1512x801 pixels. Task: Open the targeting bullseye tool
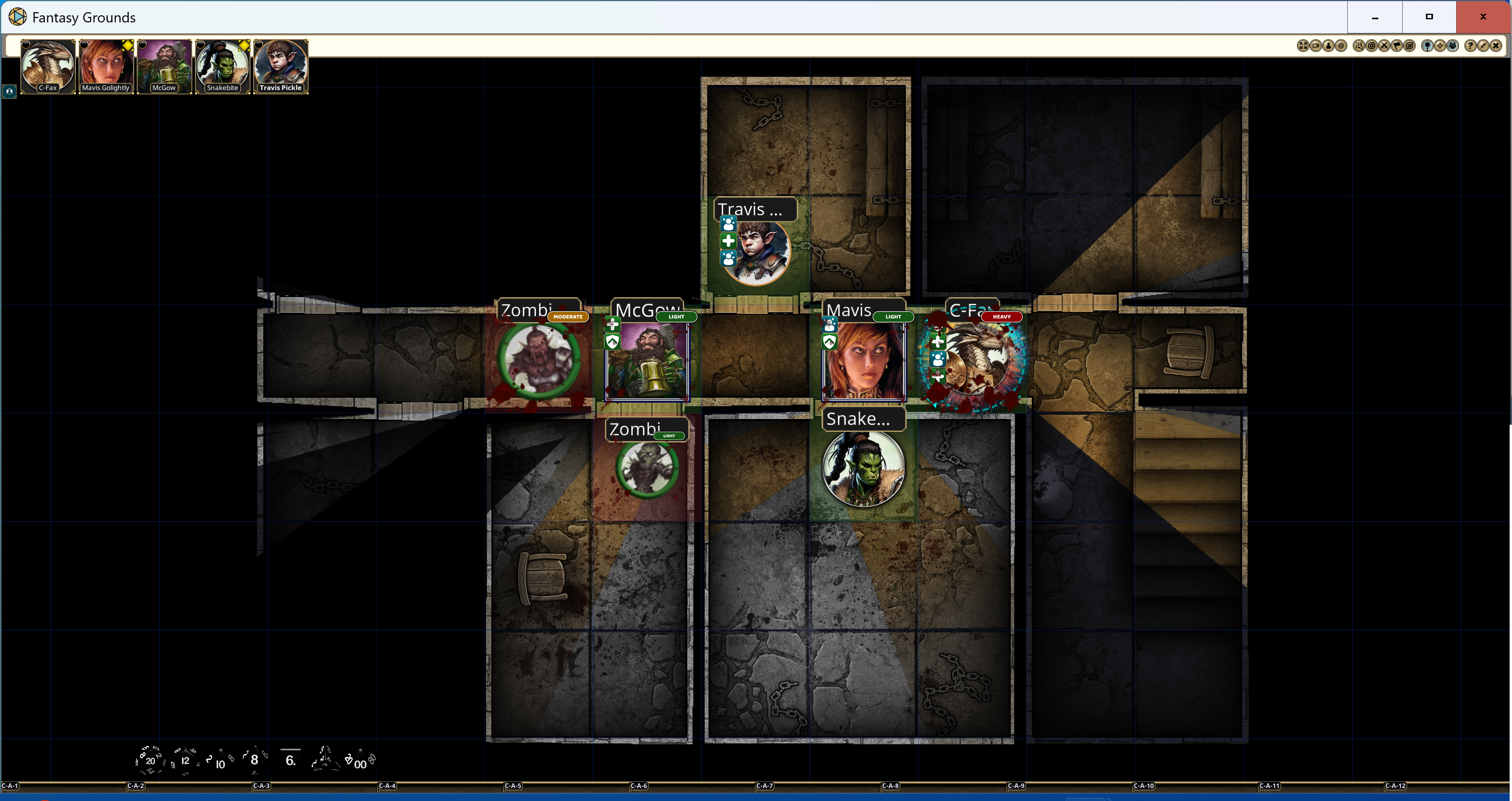pos(1372,45)
